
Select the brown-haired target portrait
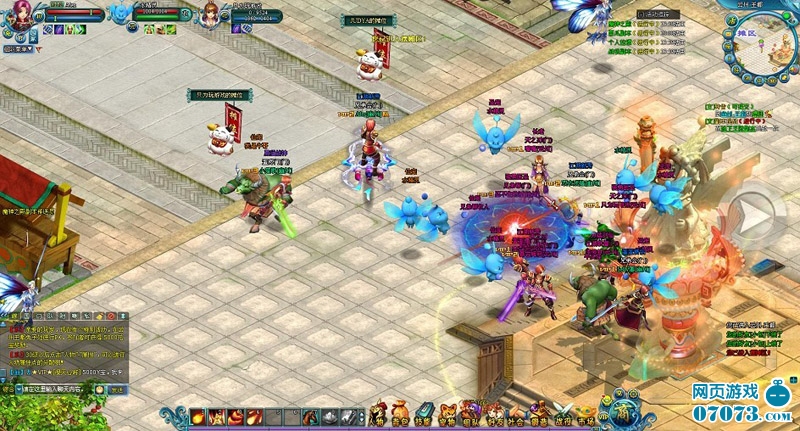212,15
